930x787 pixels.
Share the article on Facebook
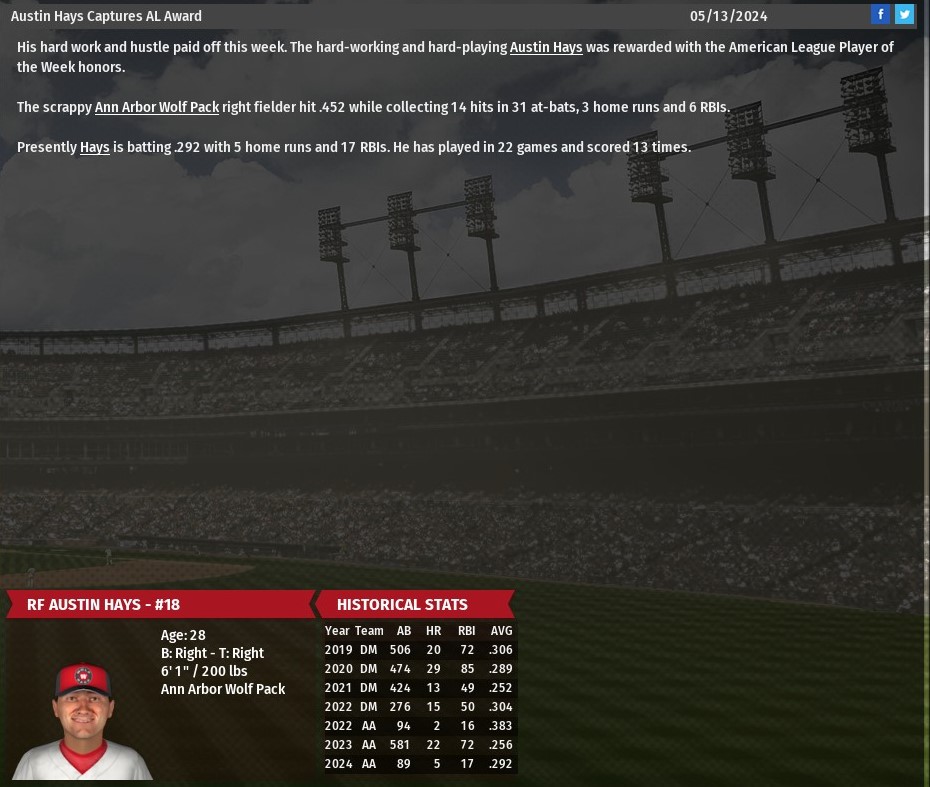coord(880,14)
